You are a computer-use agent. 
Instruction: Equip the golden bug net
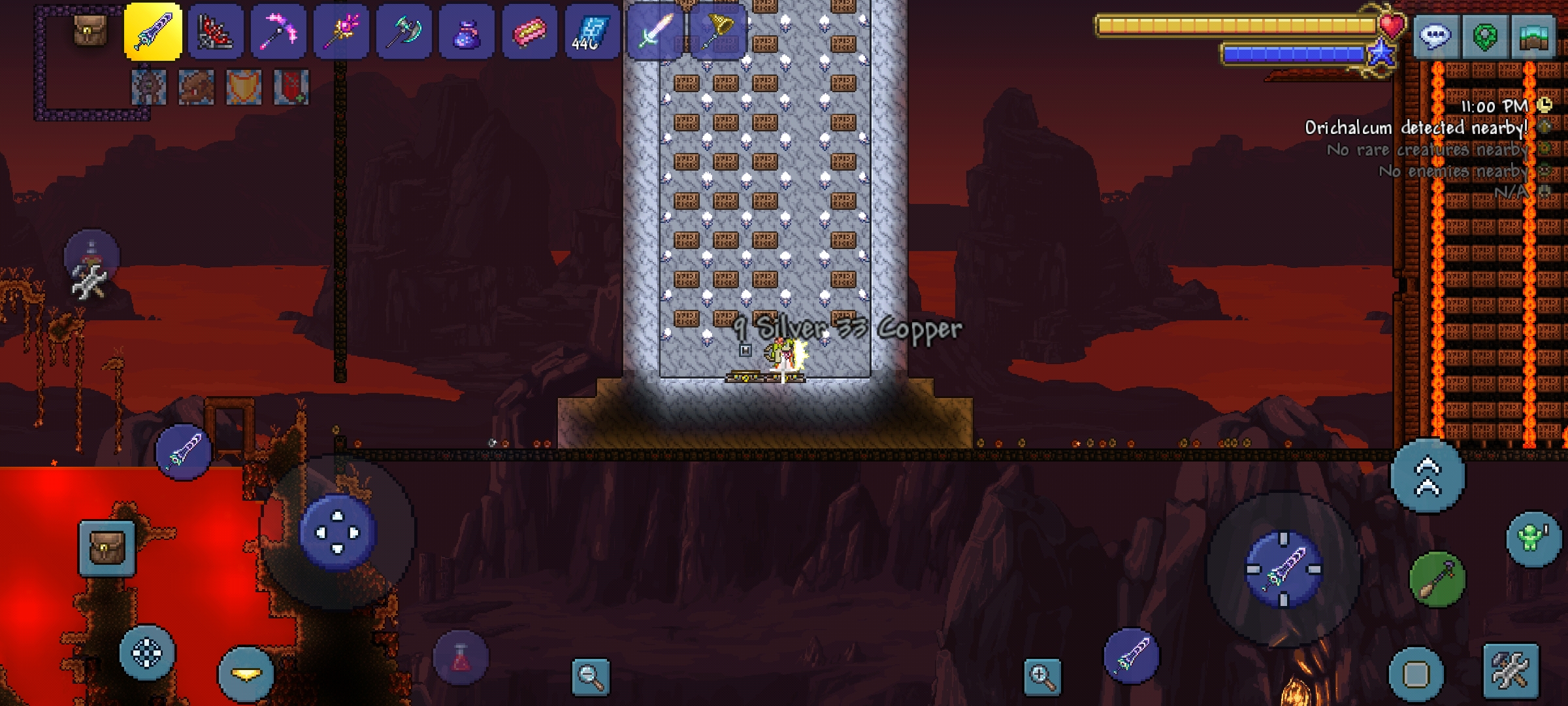(x=717, y=32)
